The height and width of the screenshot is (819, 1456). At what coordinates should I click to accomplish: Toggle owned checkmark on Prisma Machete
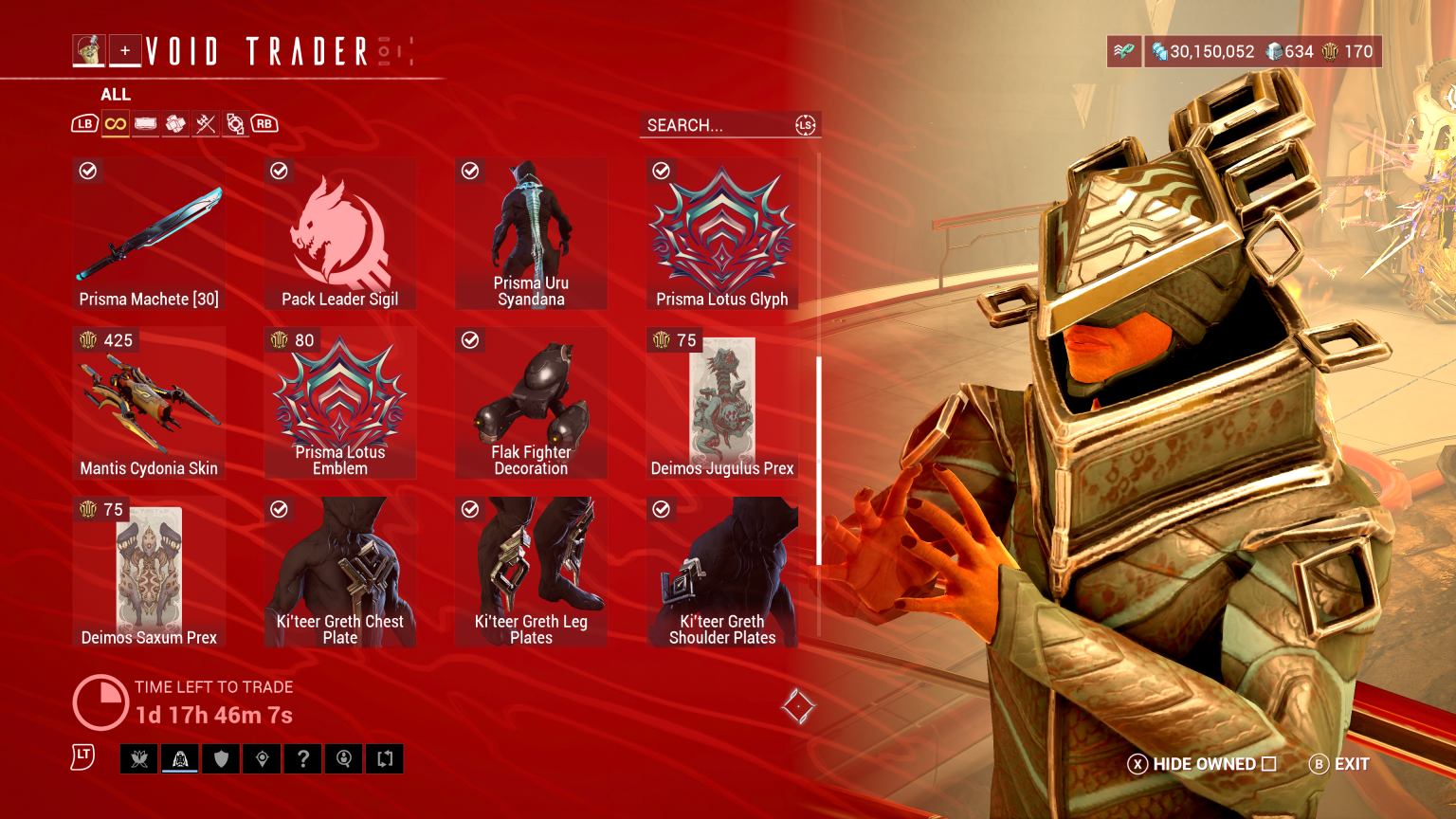point(88,171)
